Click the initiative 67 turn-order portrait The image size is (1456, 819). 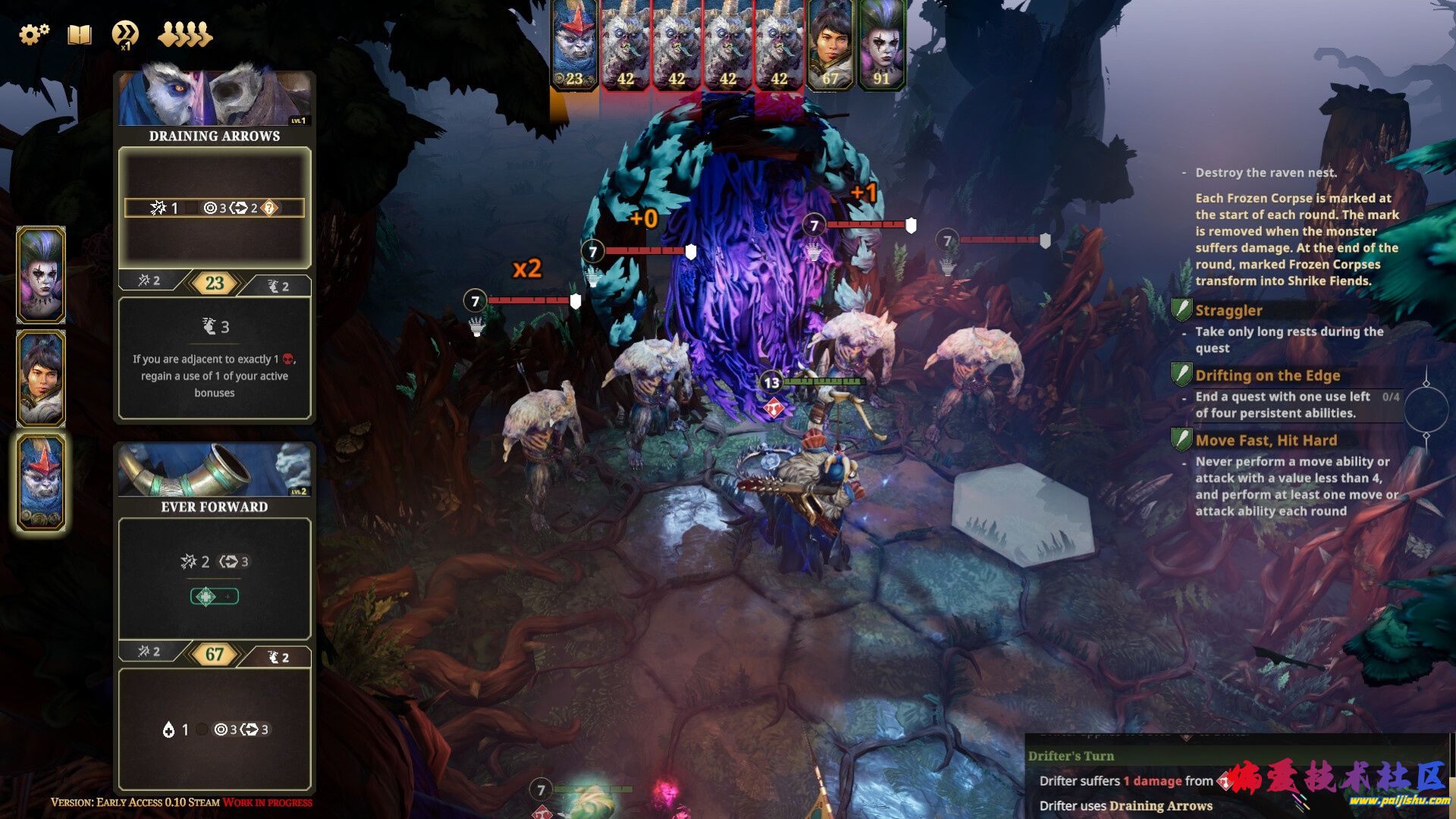pos(830,45)
